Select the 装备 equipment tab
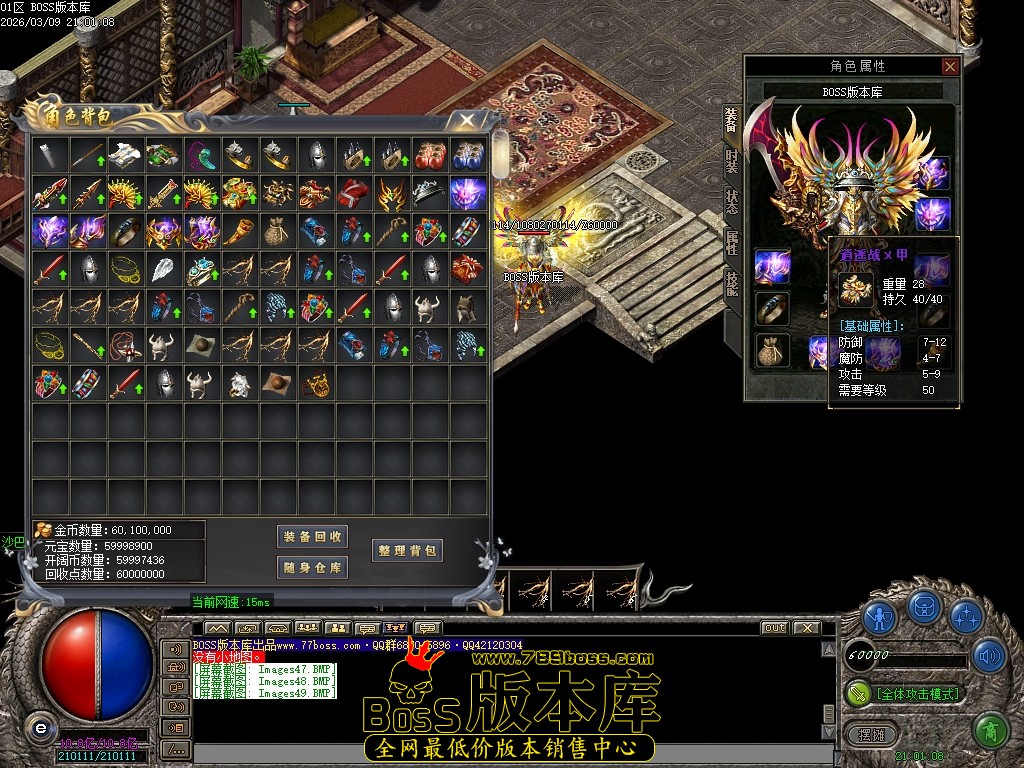This screenshot has width=1024, height=768. point(731,120)
